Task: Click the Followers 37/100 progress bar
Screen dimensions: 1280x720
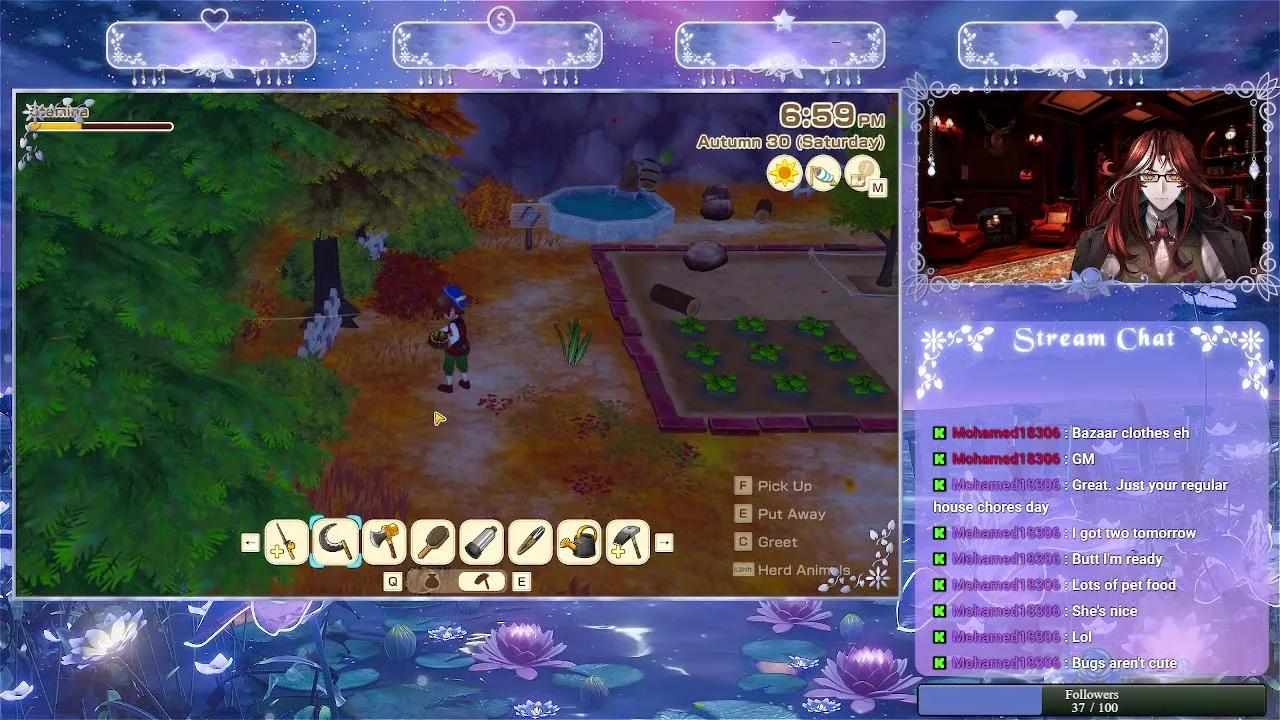Action: [1092, 699]
